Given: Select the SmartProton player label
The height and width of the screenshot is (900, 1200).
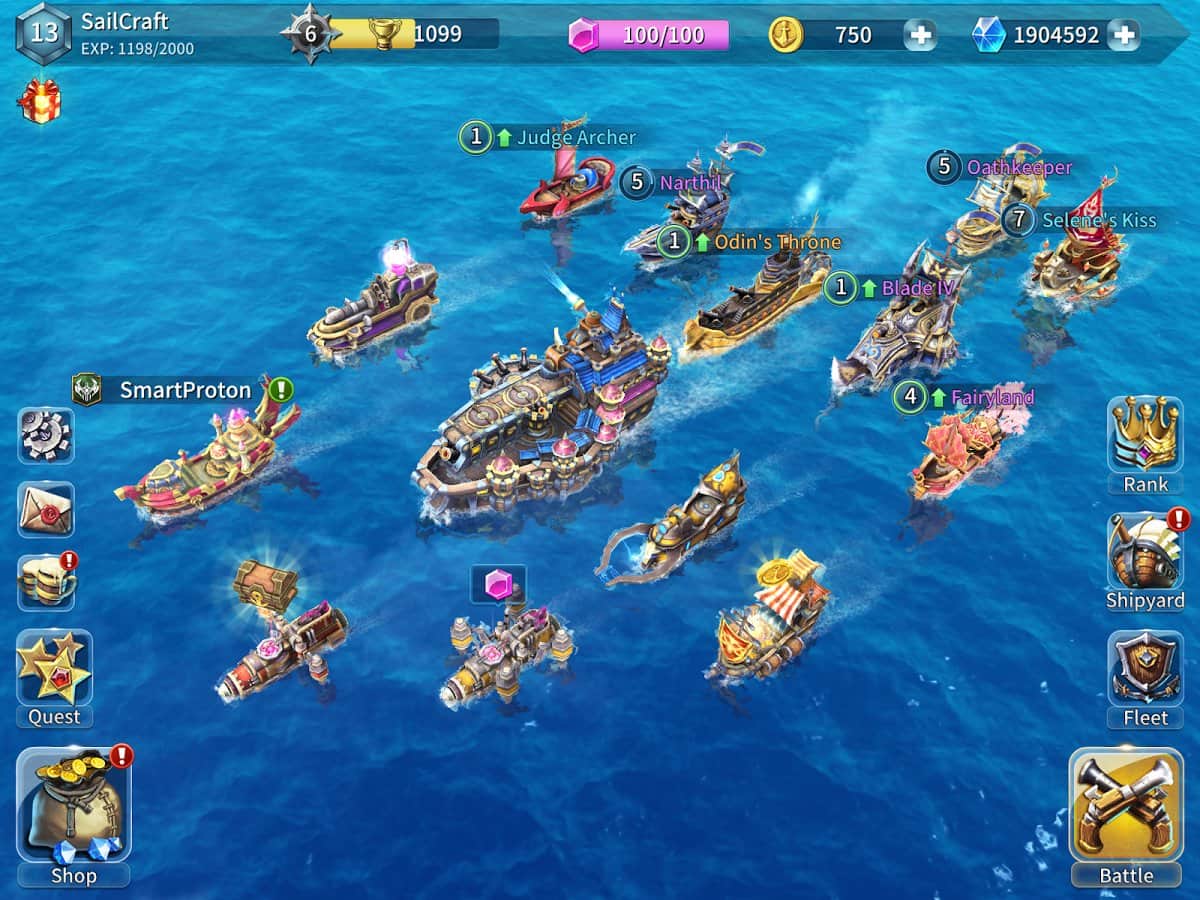Looking at the screenshot, I should coord(184,390).
